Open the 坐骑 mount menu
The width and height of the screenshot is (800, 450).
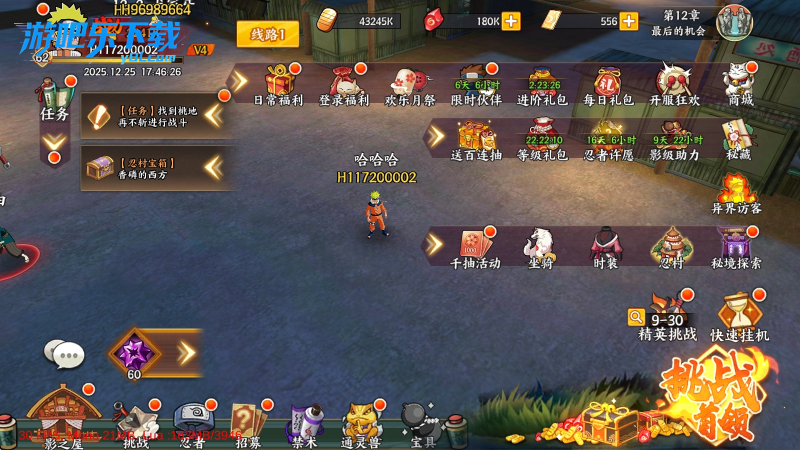(x=541, y=246)
